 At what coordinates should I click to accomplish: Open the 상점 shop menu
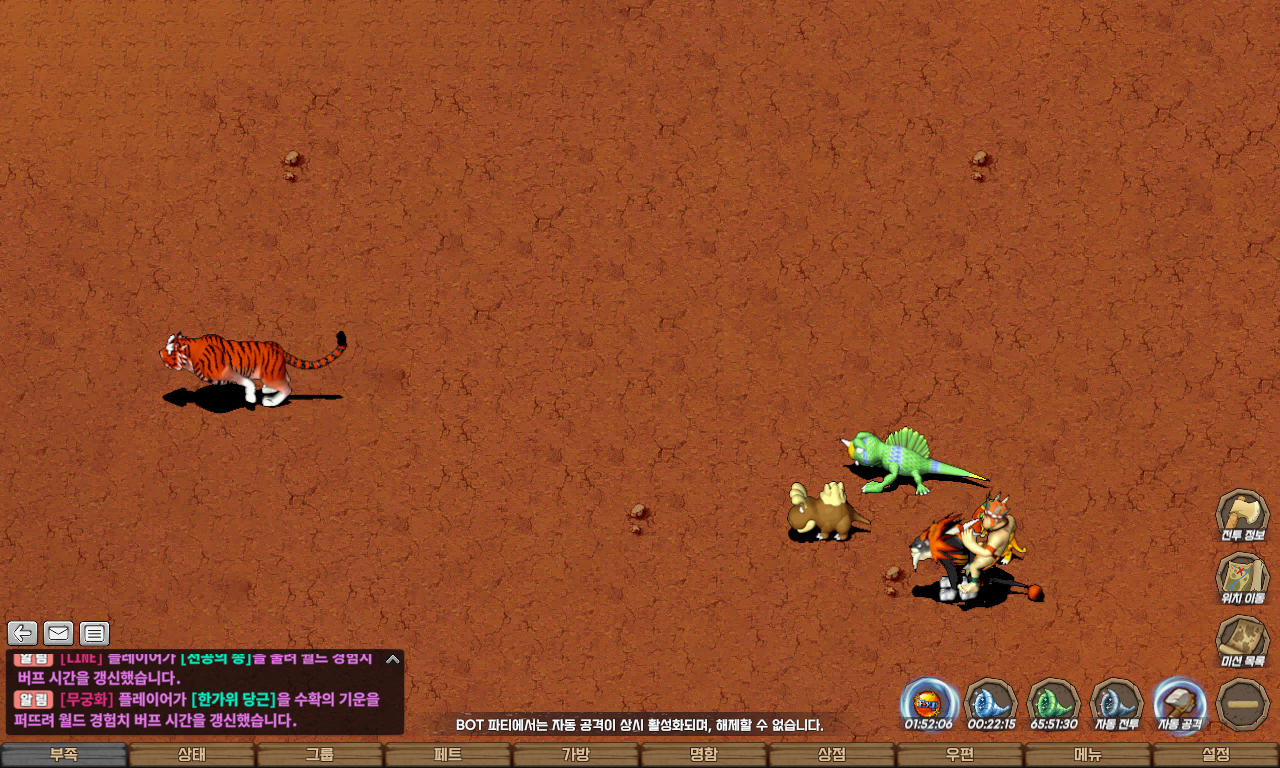(x=832, y=755)
